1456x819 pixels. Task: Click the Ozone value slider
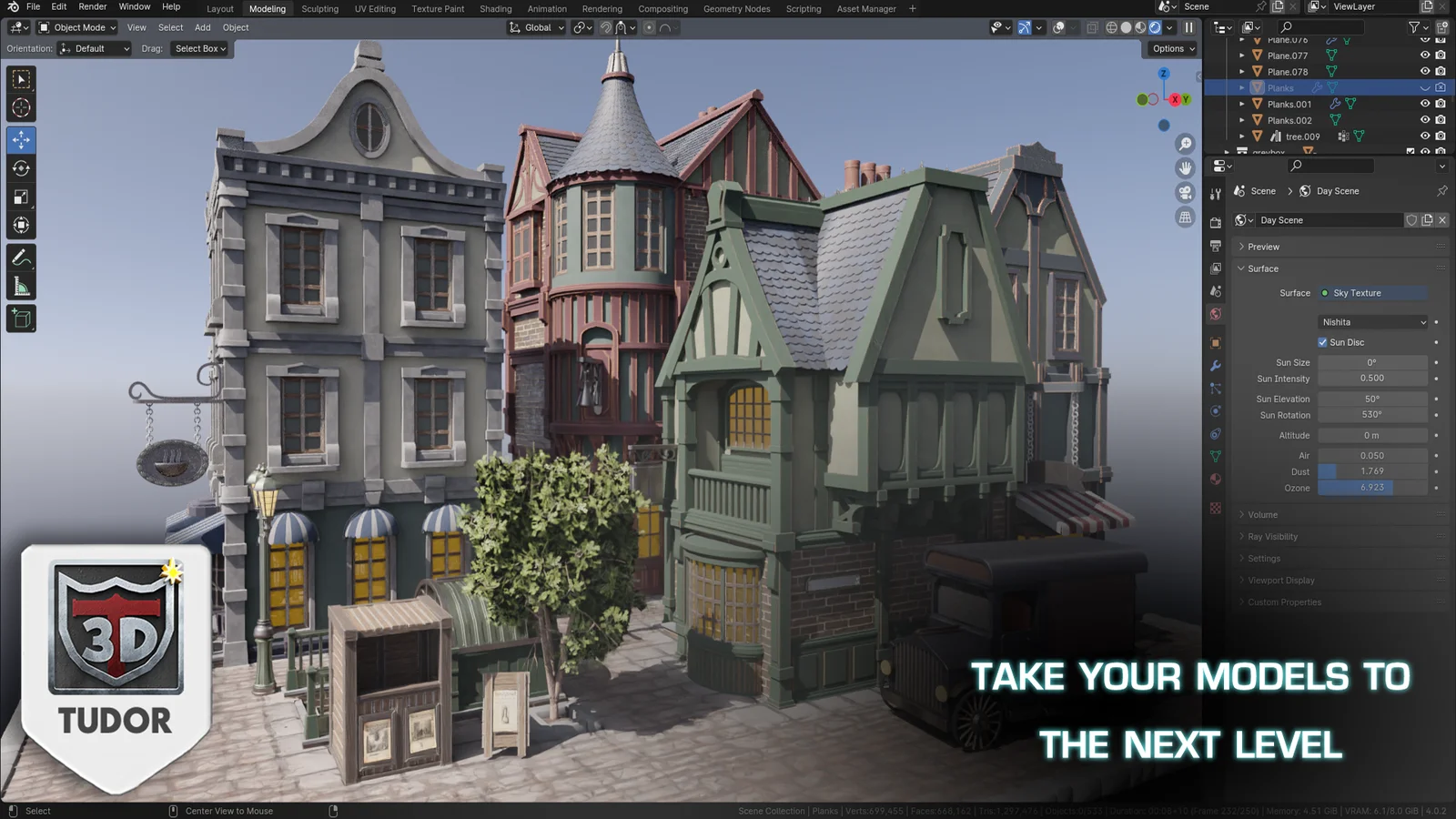tap(1370, 488)
